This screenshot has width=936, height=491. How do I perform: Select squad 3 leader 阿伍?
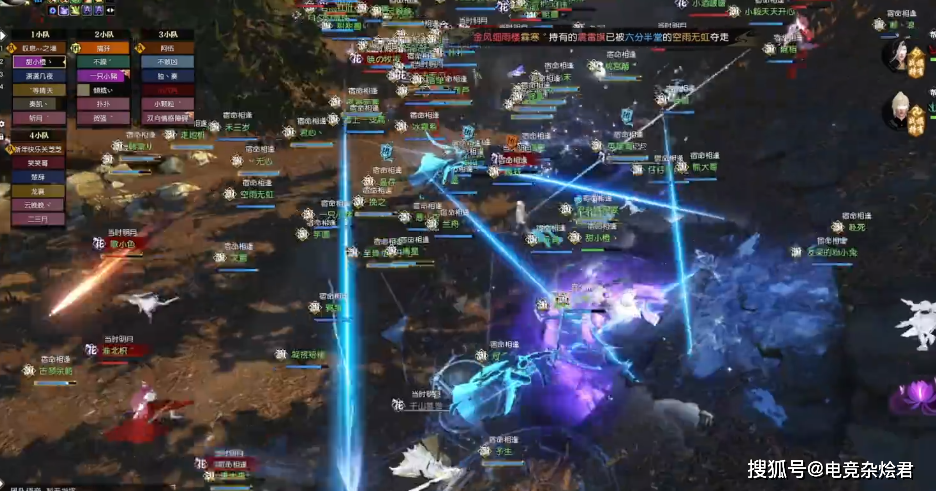(167, 48)
